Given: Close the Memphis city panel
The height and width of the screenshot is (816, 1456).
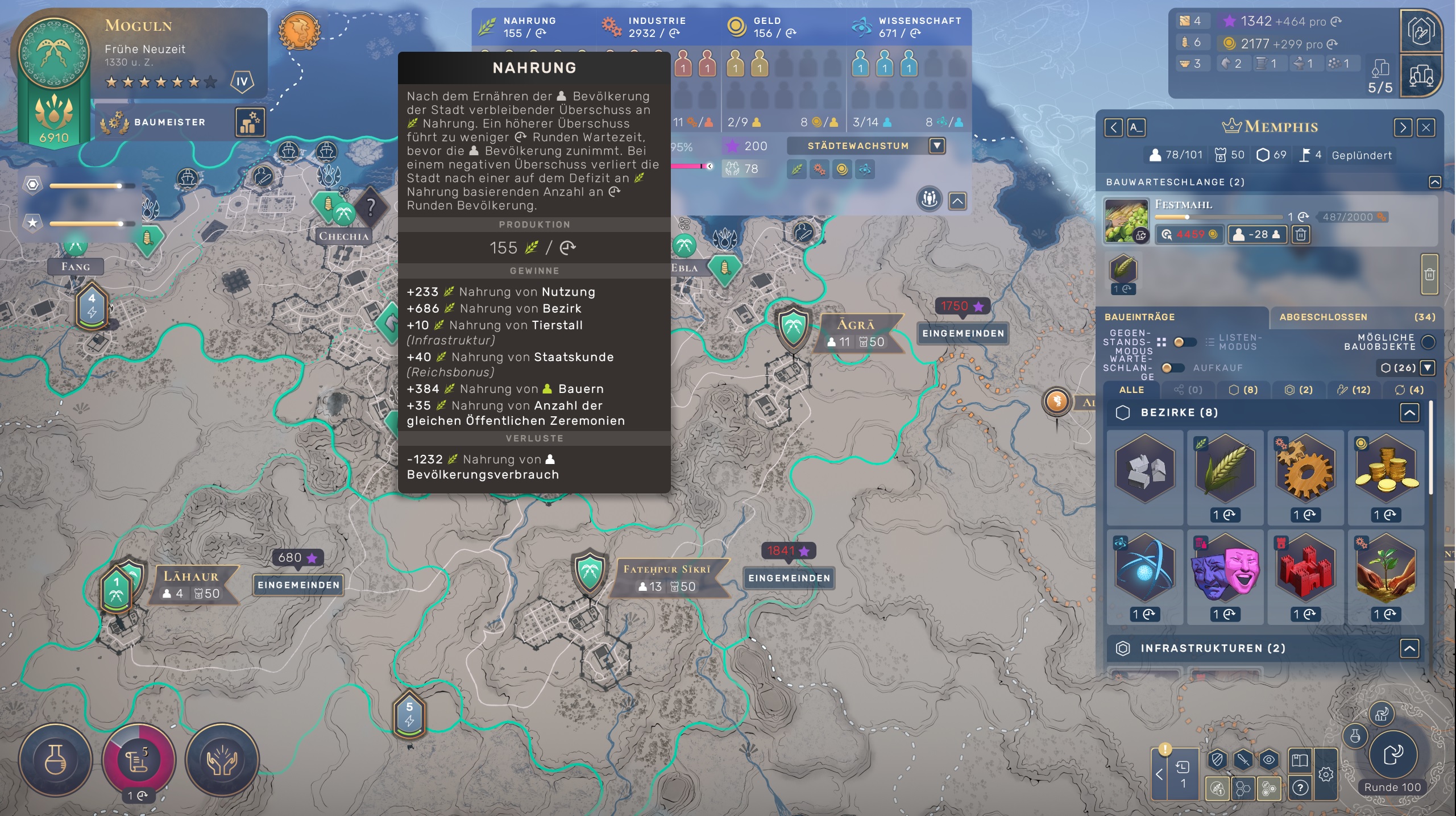Looking at the screenshot, I should pos(1426,127).
